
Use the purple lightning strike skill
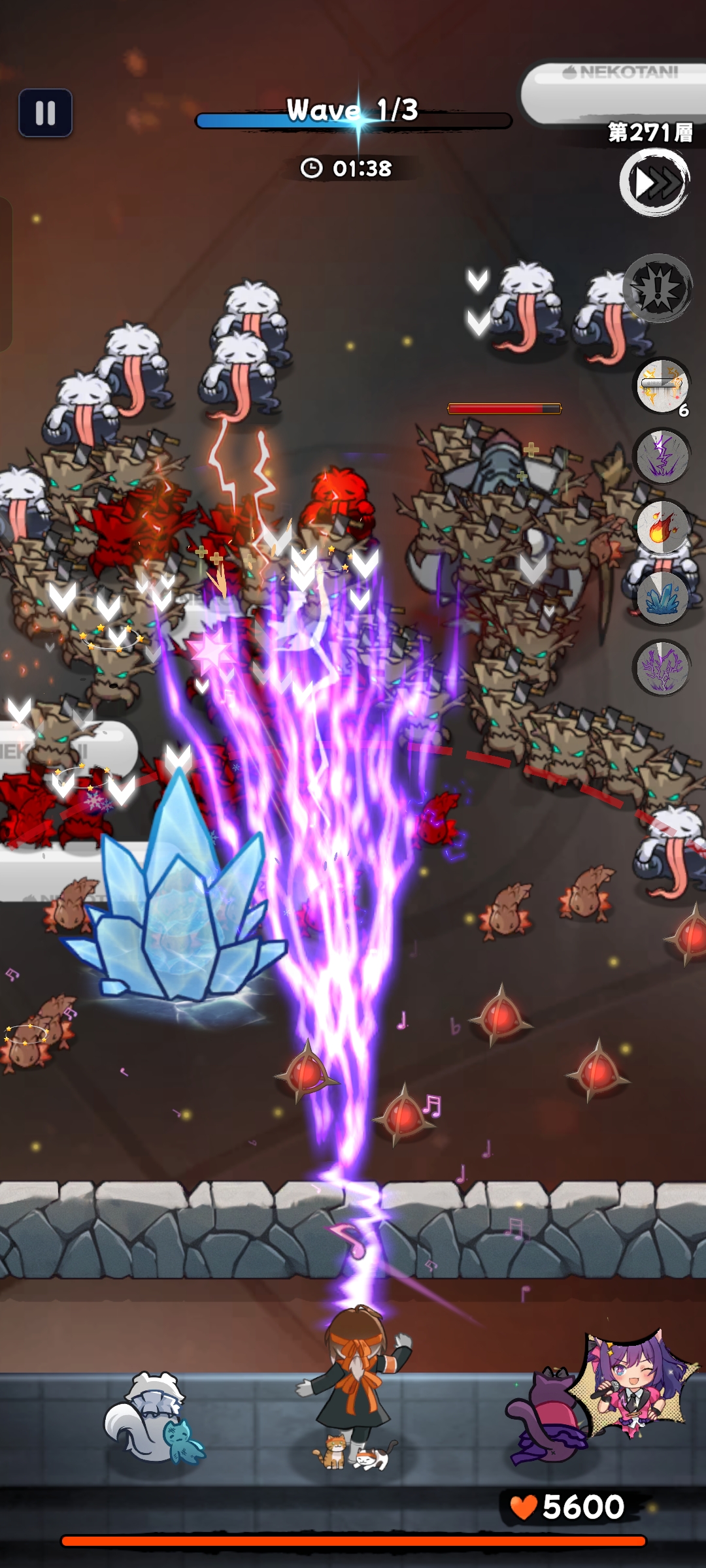point(662,456)
